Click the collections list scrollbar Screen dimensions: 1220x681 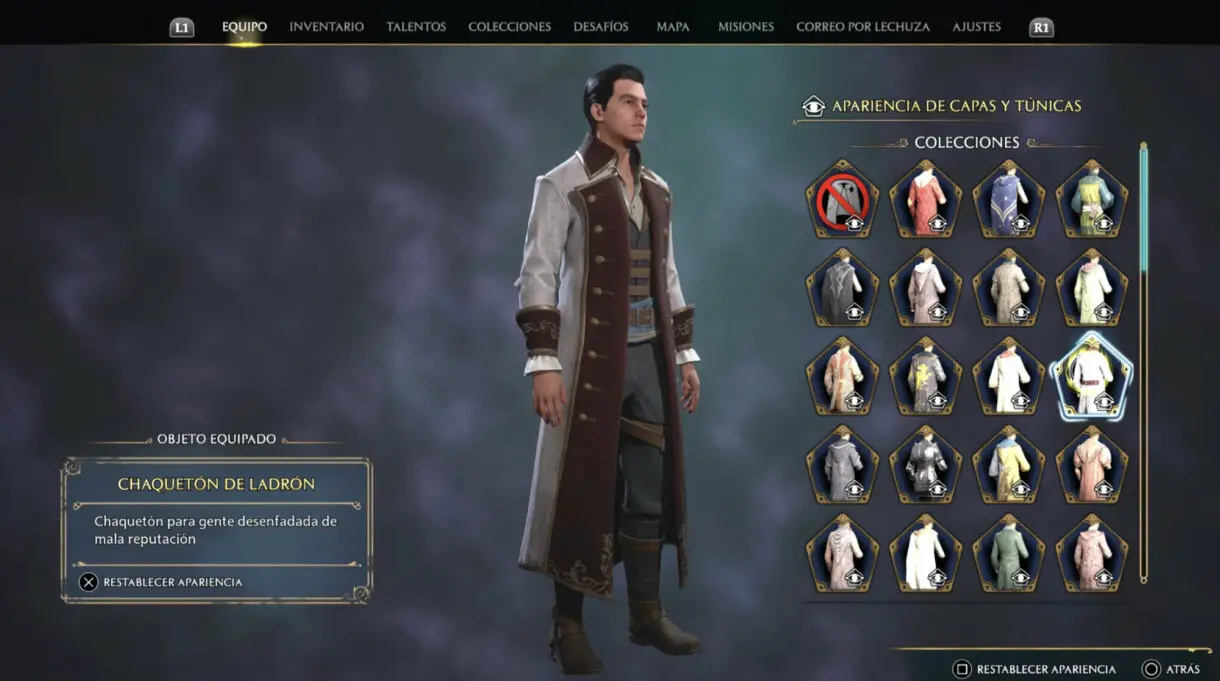[x=1143, y=362]
